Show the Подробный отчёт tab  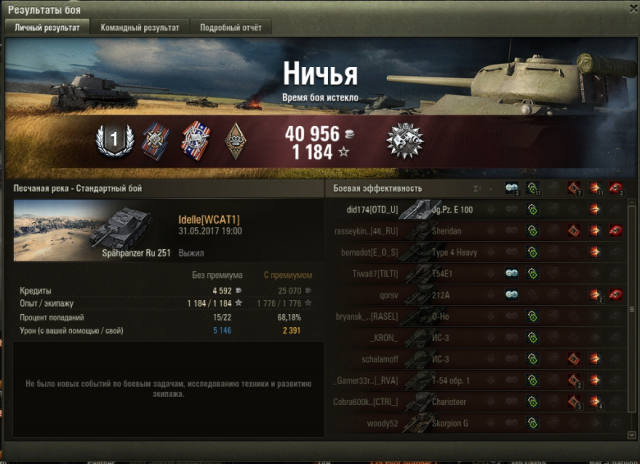tap(230, 28)
